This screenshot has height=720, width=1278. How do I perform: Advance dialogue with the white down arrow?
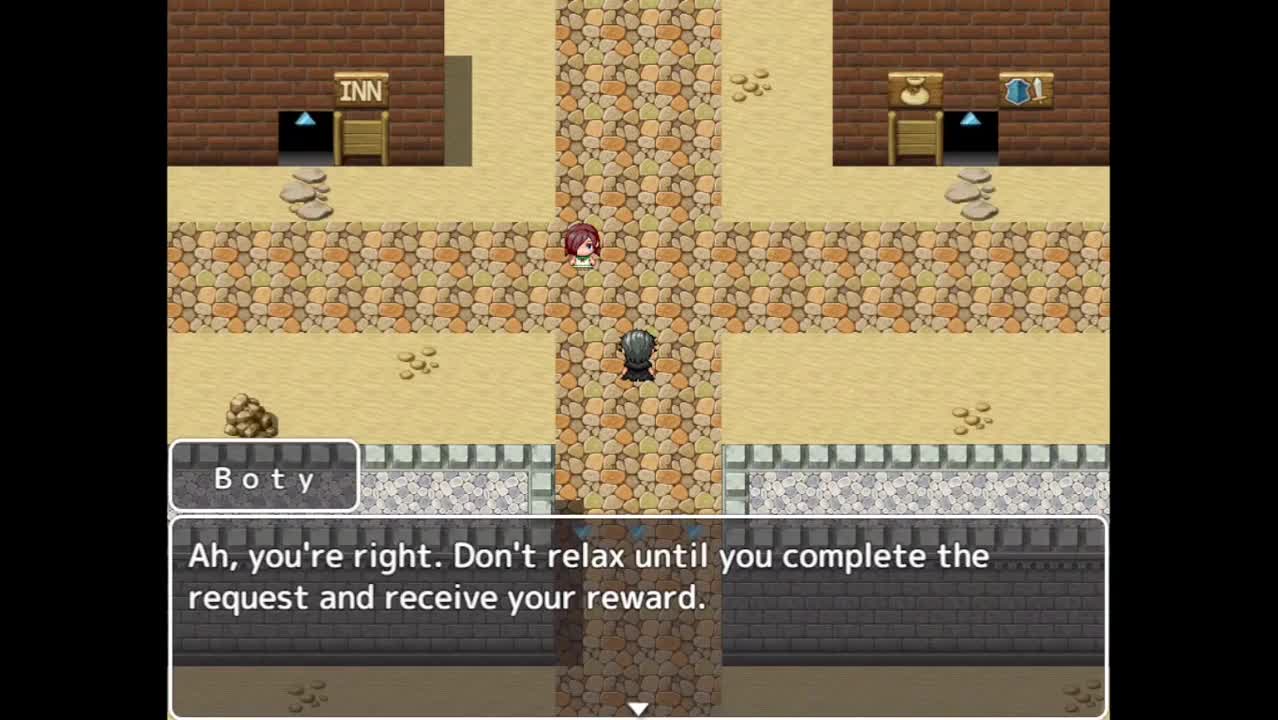[x=637, y=709]
